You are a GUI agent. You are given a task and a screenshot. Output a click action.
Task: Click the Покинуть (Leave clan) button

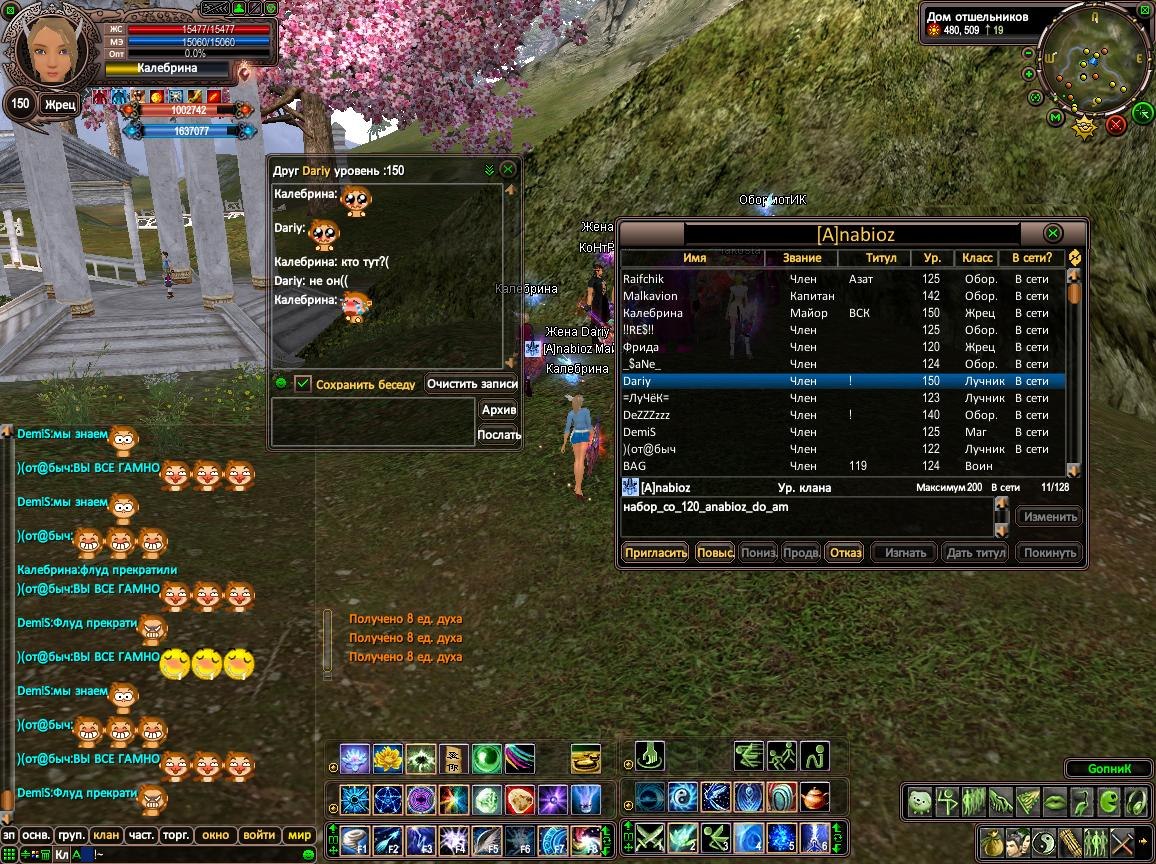click(x=1050, y=552)
